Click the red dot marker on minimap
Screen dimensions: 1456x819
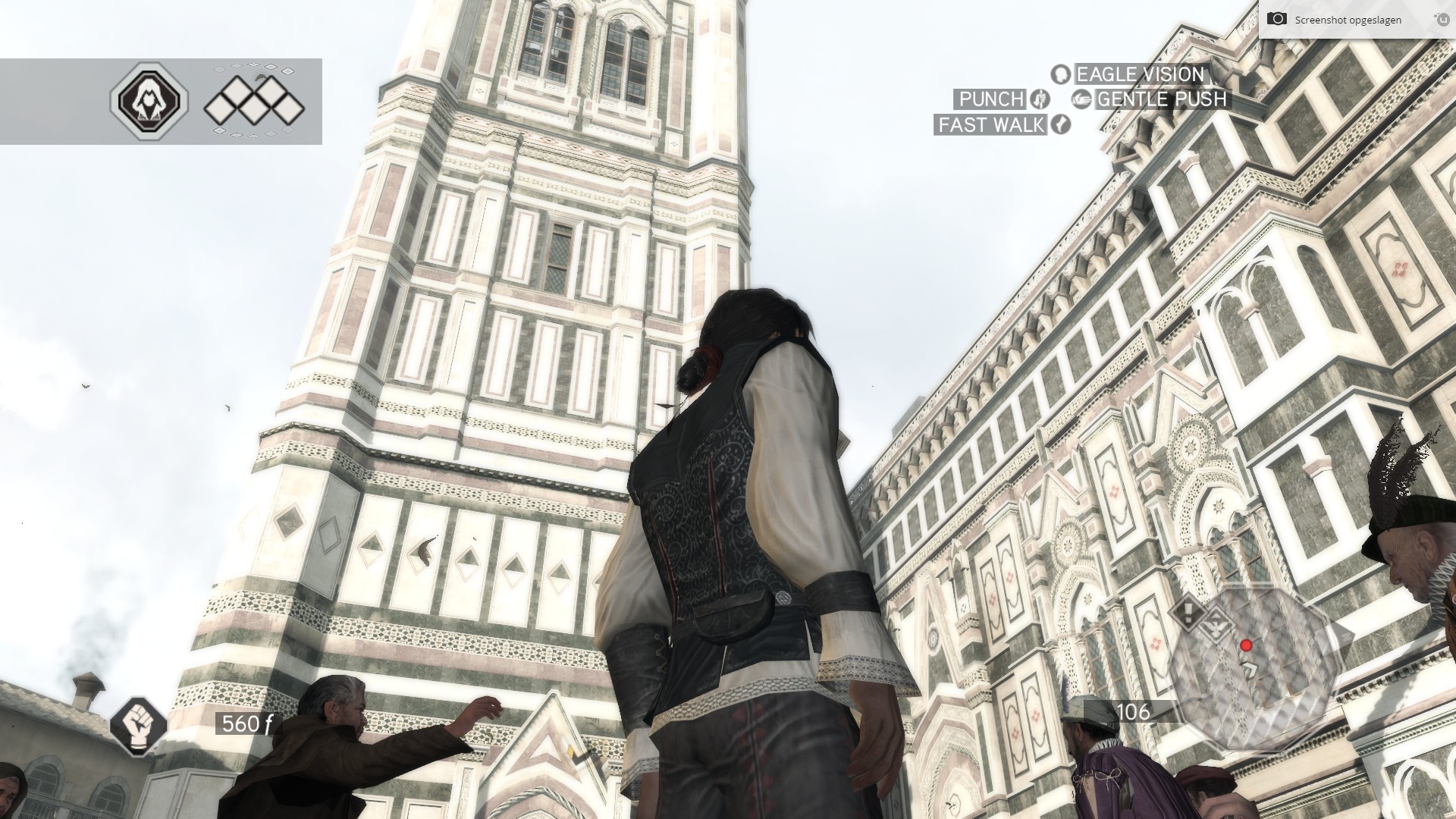pyautogui.click(x=1245, y=645)
